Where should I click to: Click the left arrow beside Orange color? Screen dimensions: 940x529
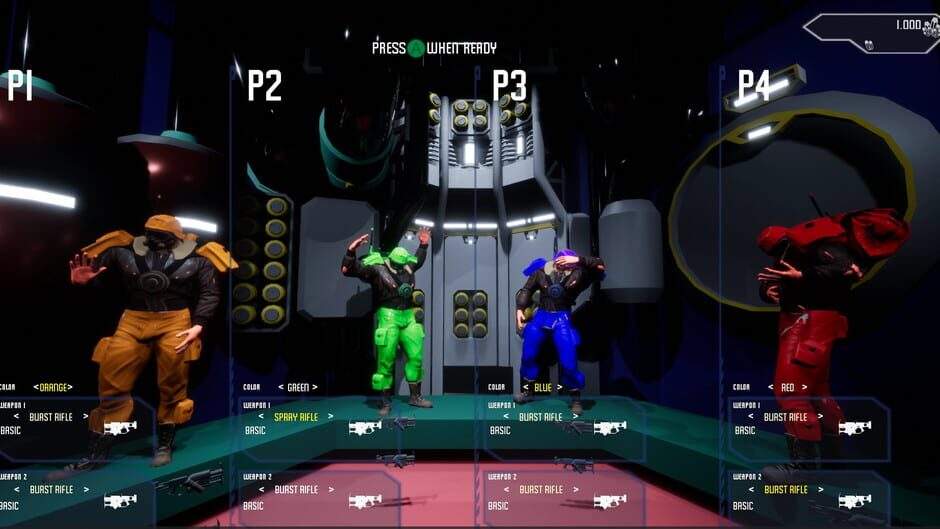tap(35, 387)
